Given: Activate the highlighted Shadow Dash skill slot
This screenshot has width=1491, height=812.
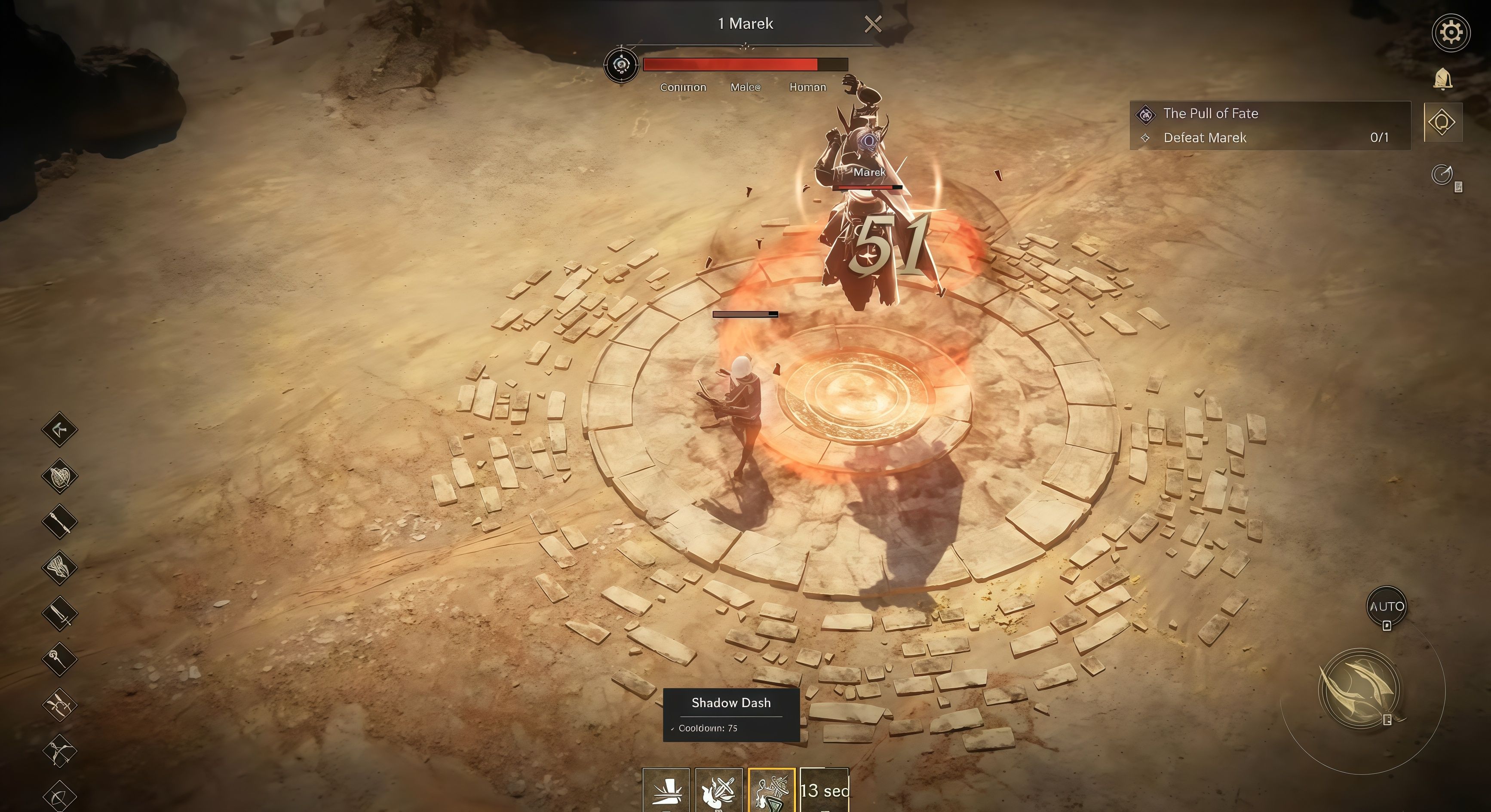Looking at the screenshot, I should coord(771,790).
